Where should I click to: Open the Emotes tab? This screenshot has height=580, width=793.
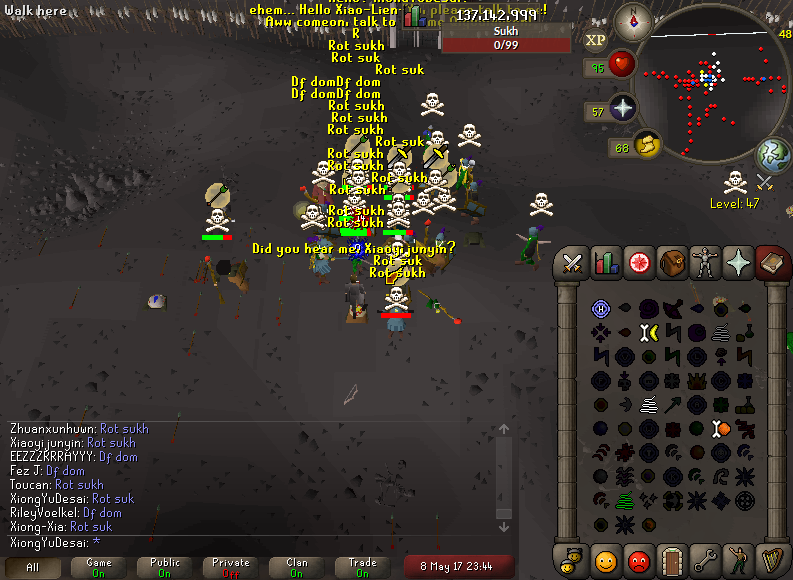(738, 561)
